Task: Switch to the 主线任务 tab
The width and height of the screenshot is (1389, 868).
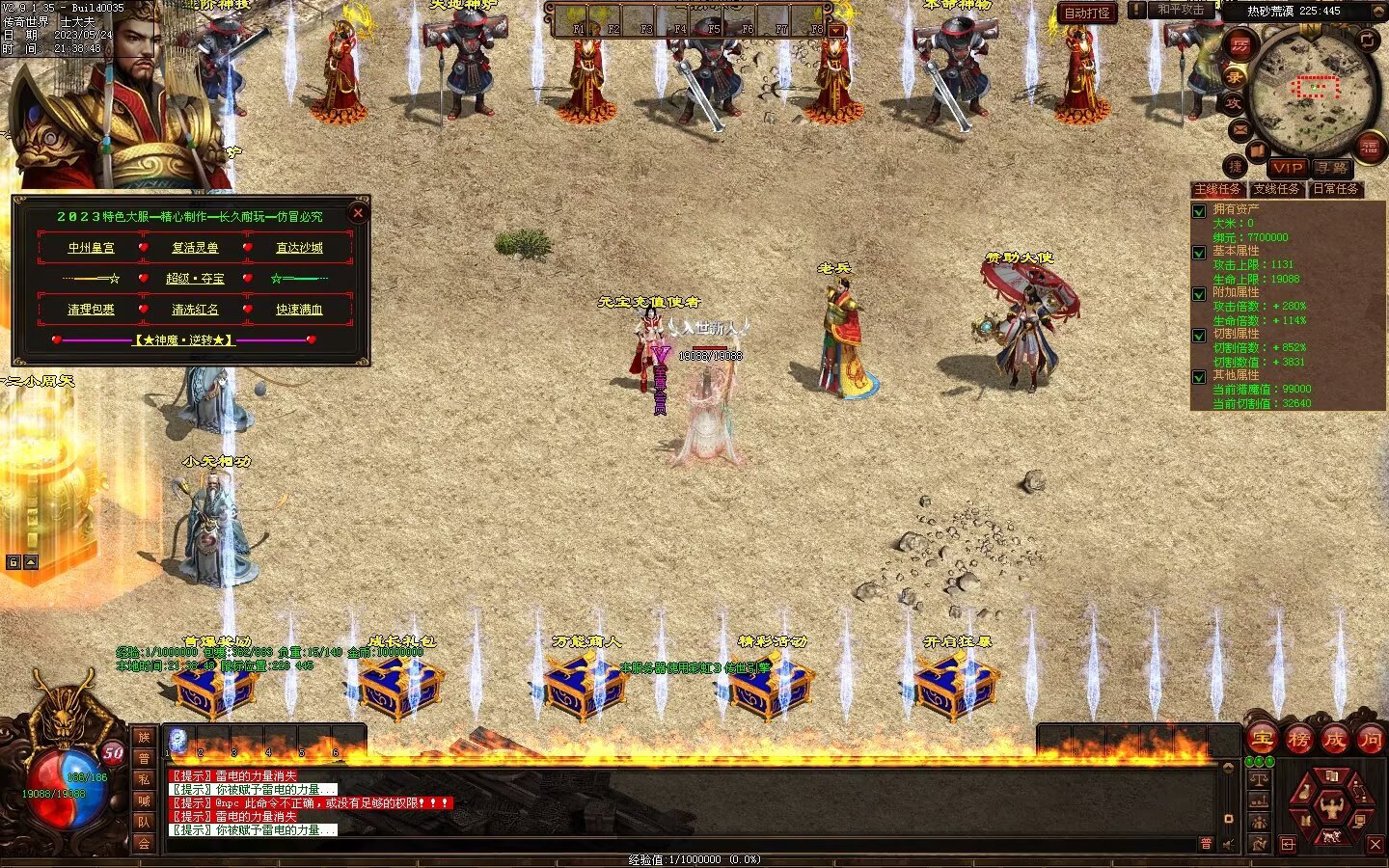Action: pos(1217,189)
